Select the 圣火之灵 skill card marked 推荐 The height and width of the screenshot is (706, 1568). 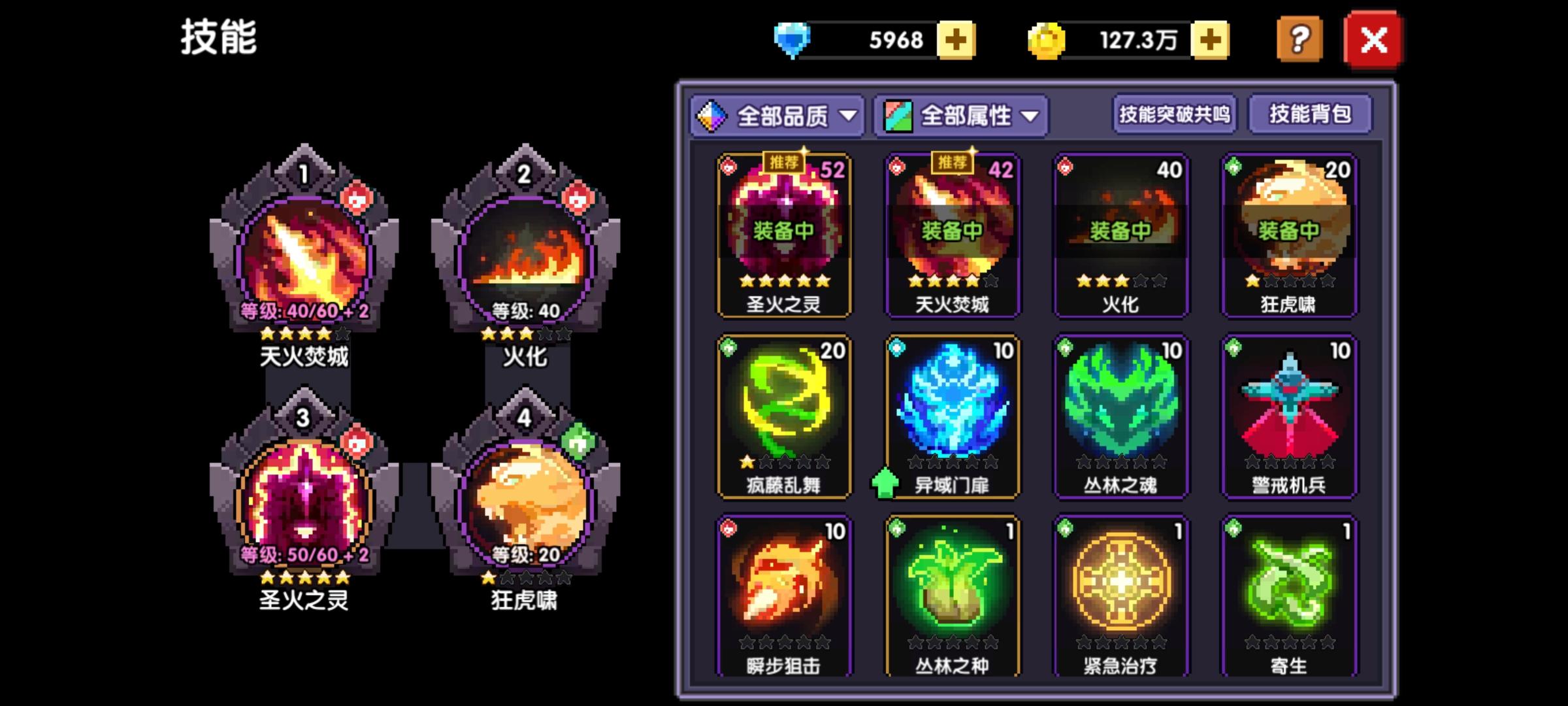click(784, 235)
